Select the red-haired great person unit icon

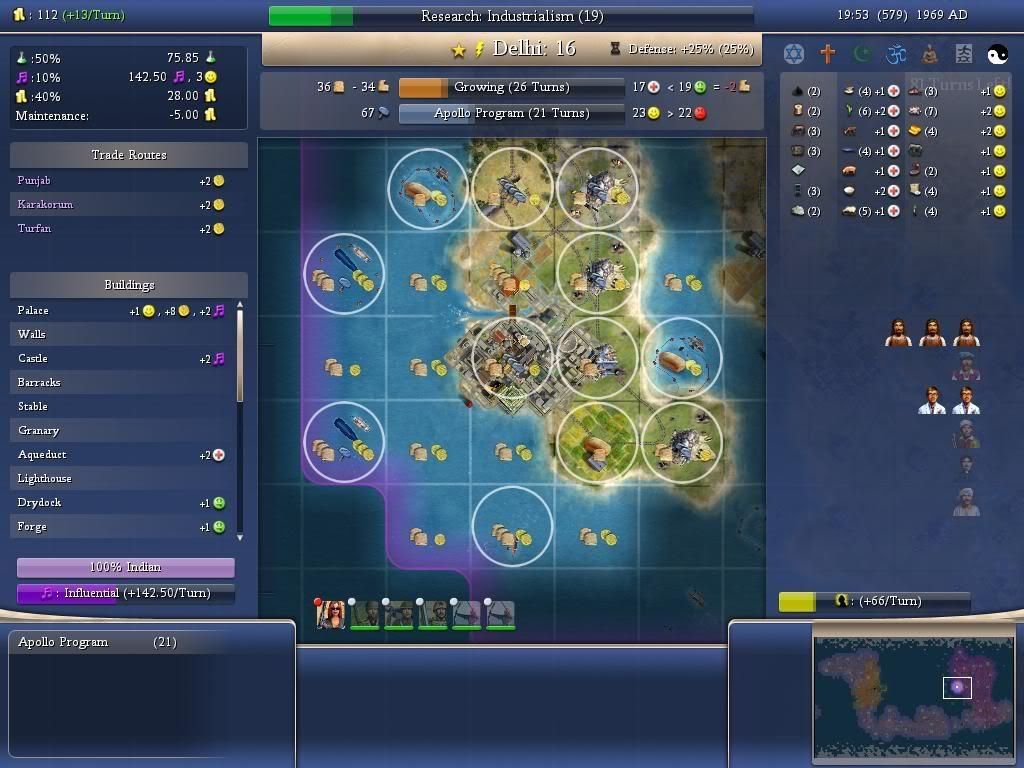pyautogui.click(x=331, y=615)
